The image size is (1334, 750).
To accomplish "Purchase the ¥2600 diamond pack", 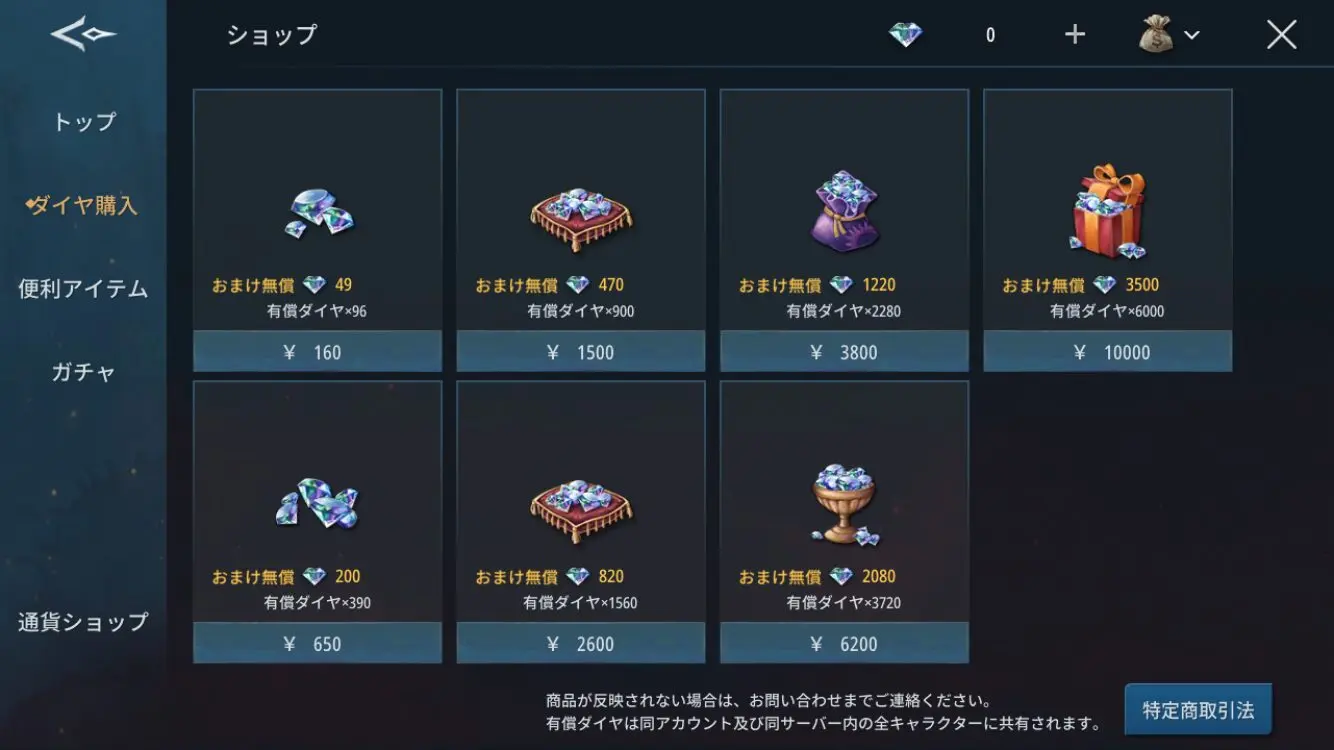I will click(x=581, y=643).
